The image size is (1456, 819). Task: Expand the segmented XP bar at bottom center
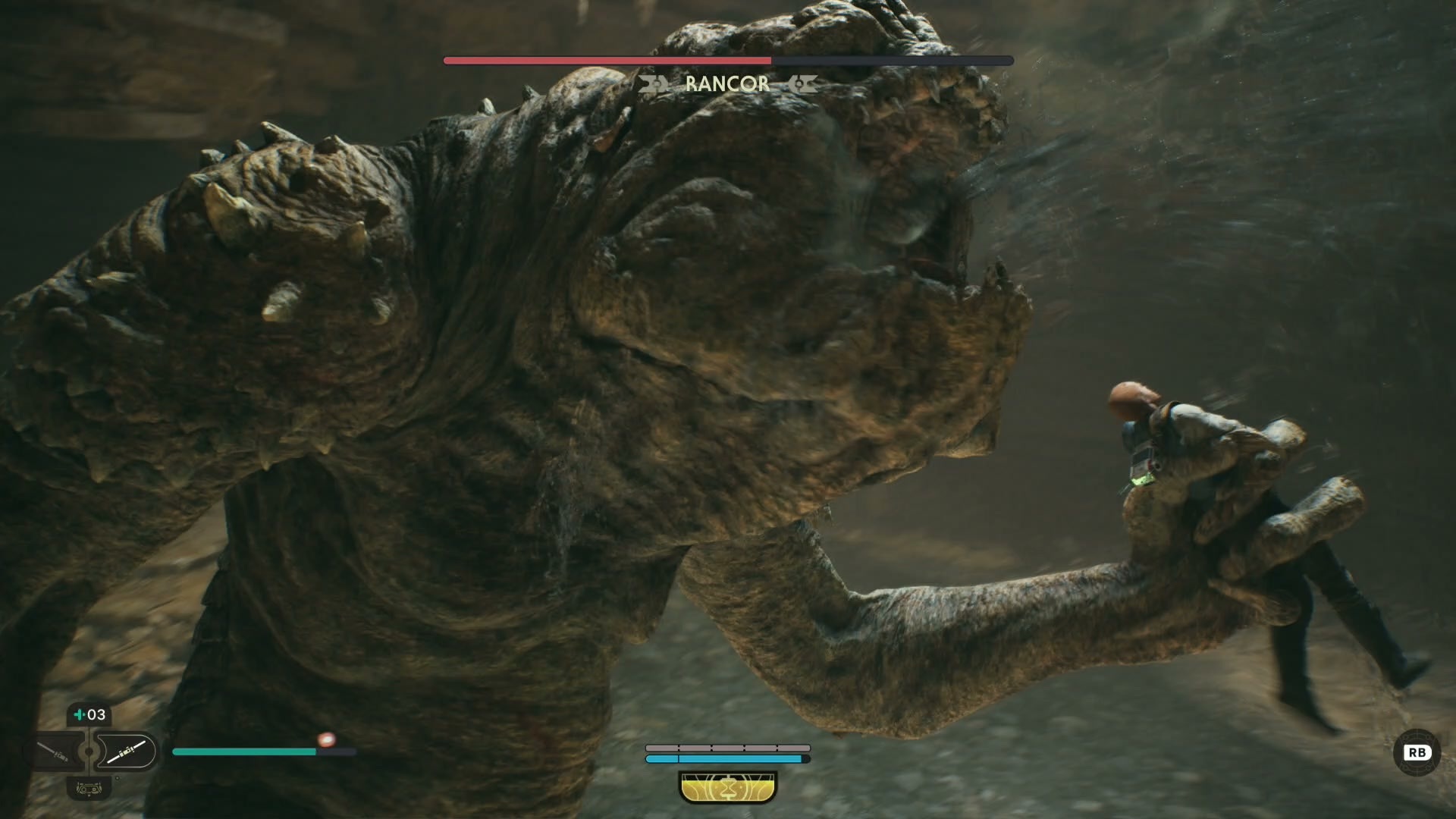pos(726,747)
